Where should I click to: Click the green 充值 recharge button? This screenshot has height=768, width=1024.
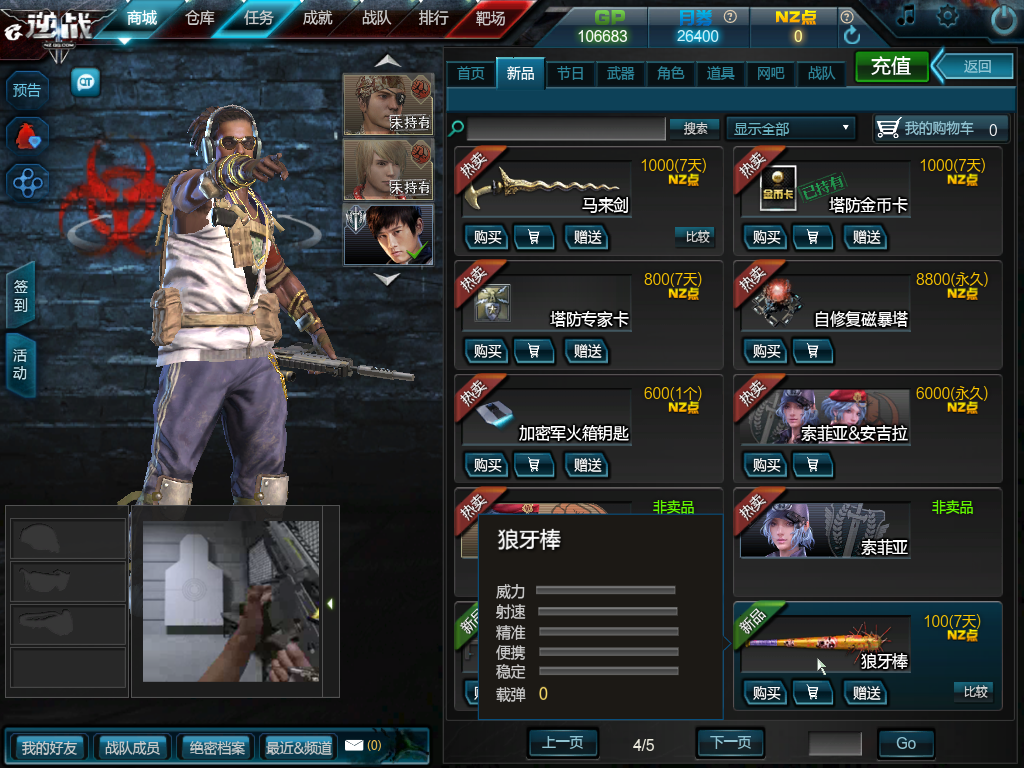coord(891,66)
